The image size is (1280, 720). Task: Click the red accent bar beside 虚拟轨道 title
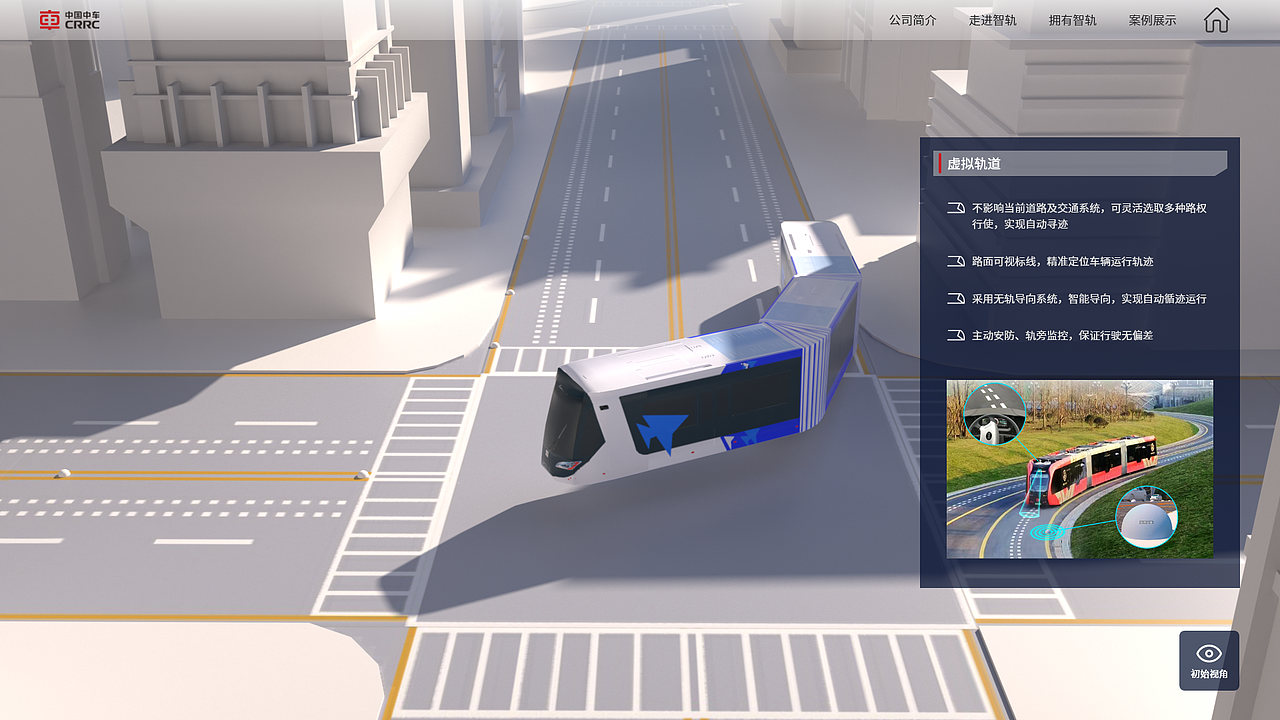[938, 162]
